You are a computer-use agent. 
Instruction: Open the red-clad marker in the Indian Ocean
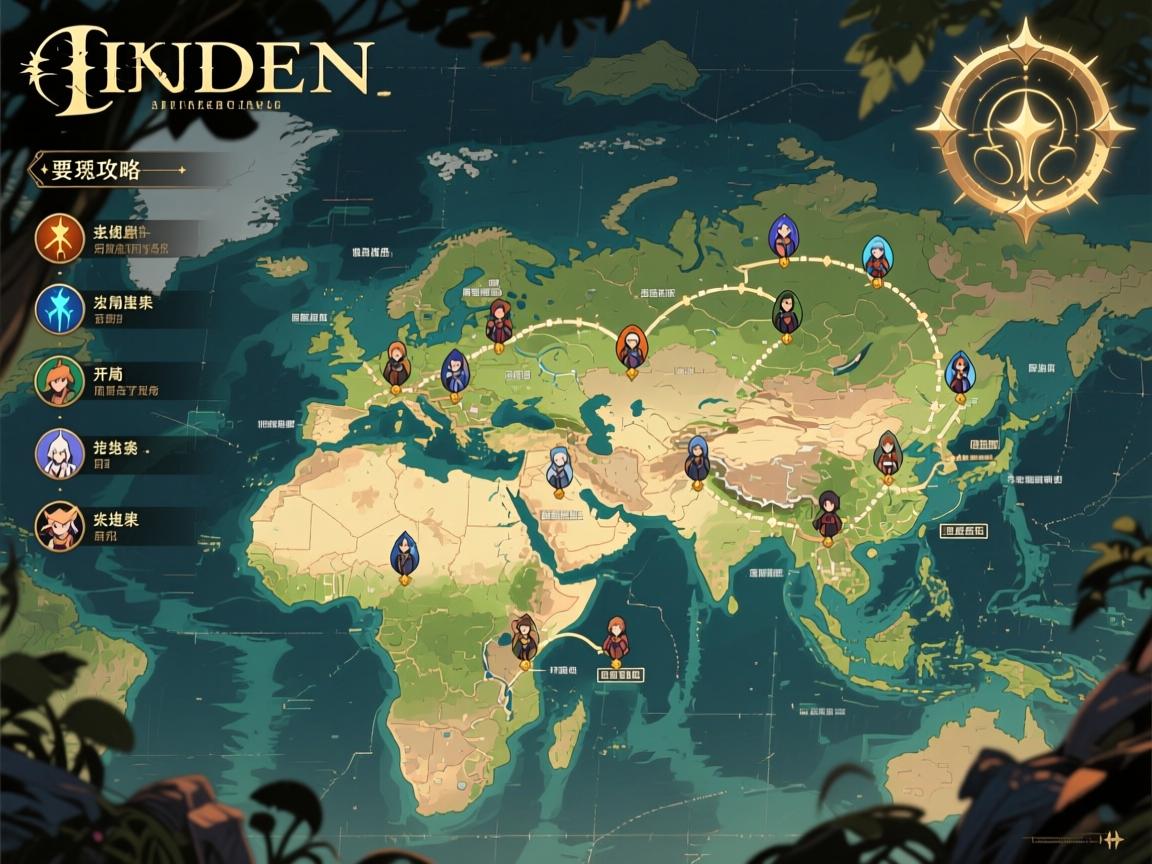(616, 640)
